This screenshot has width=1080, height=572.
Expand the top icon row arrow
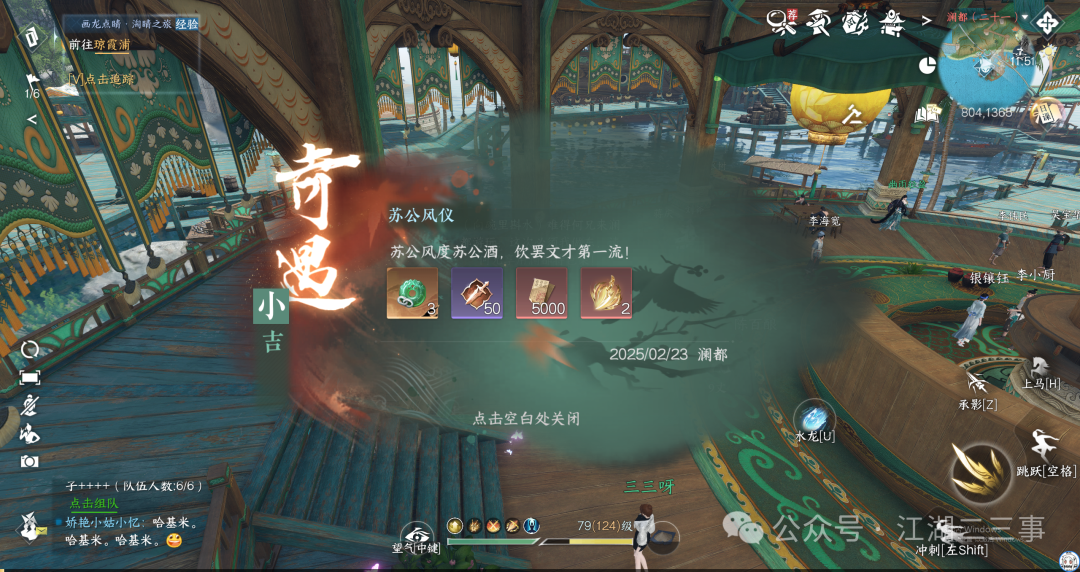[927, 19]
